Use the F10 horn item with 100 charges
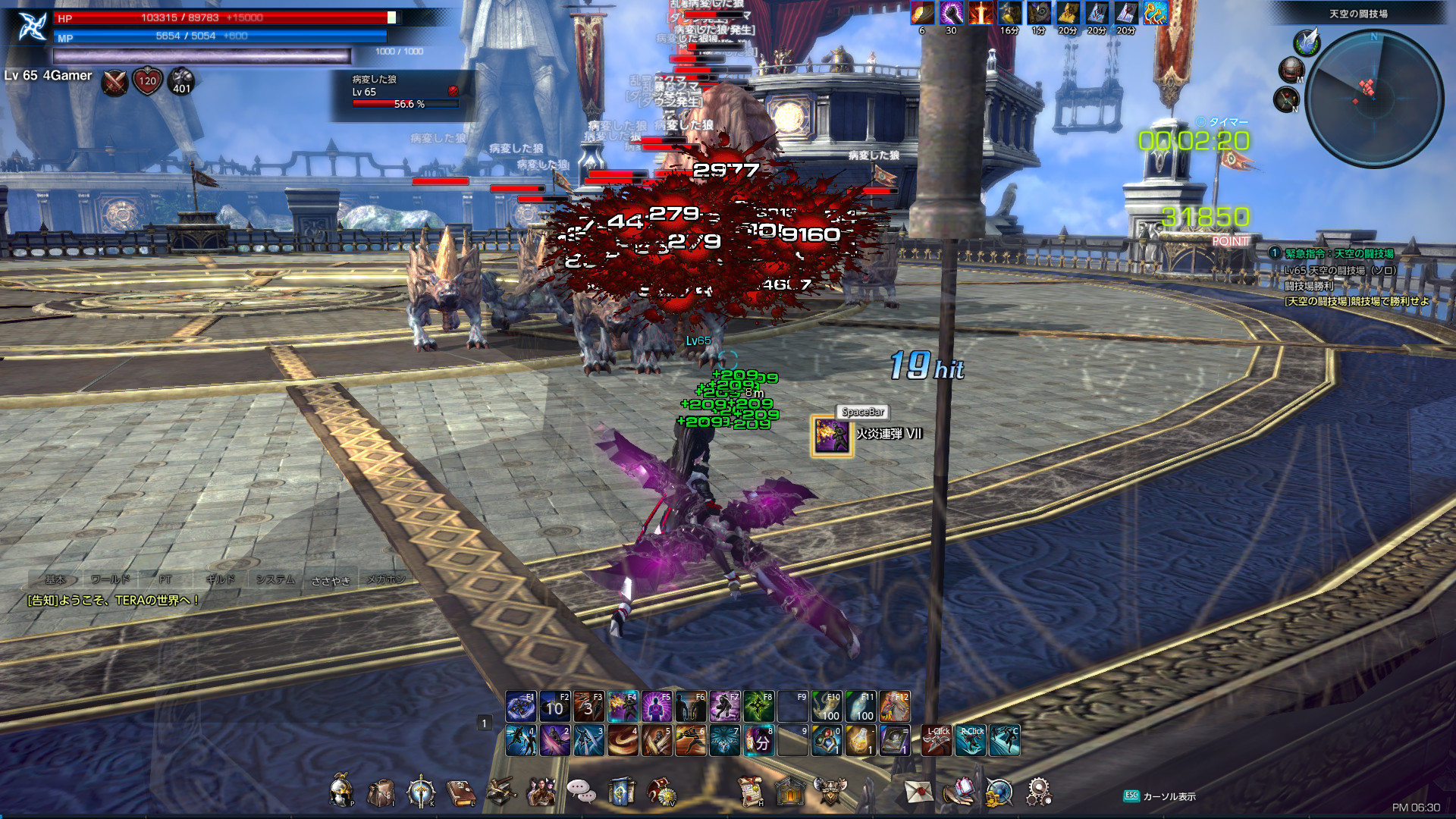Screen dimensions: 1456x819 [827, 707]
